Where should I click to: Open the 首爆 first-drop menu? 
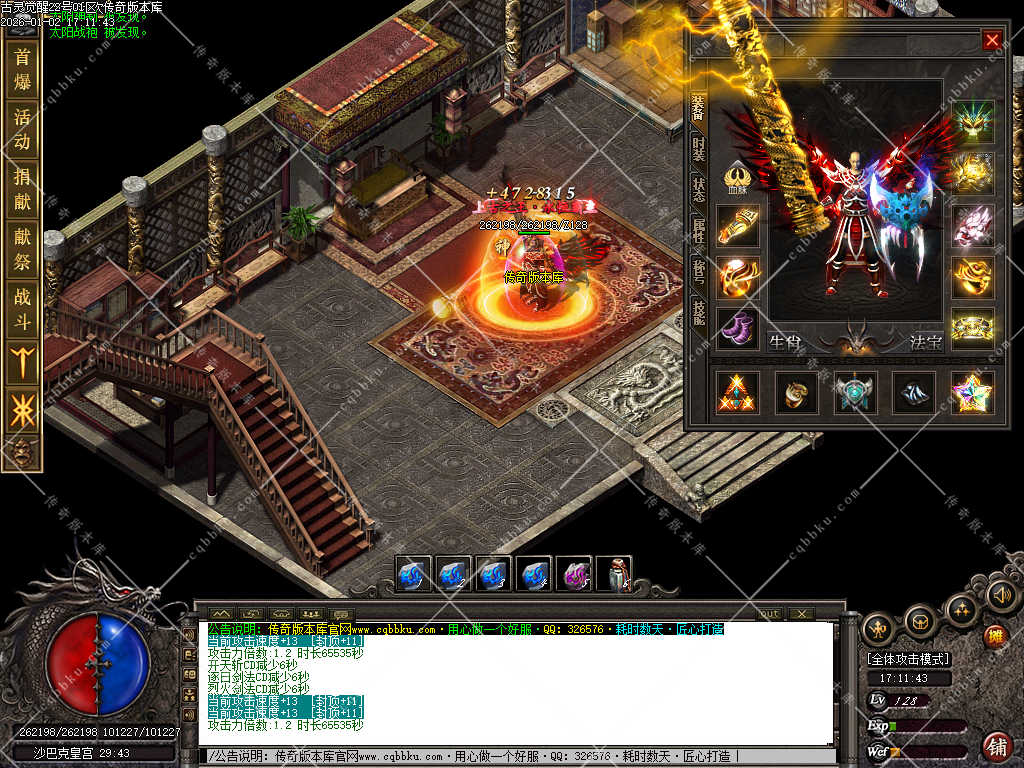click(22, 69)
